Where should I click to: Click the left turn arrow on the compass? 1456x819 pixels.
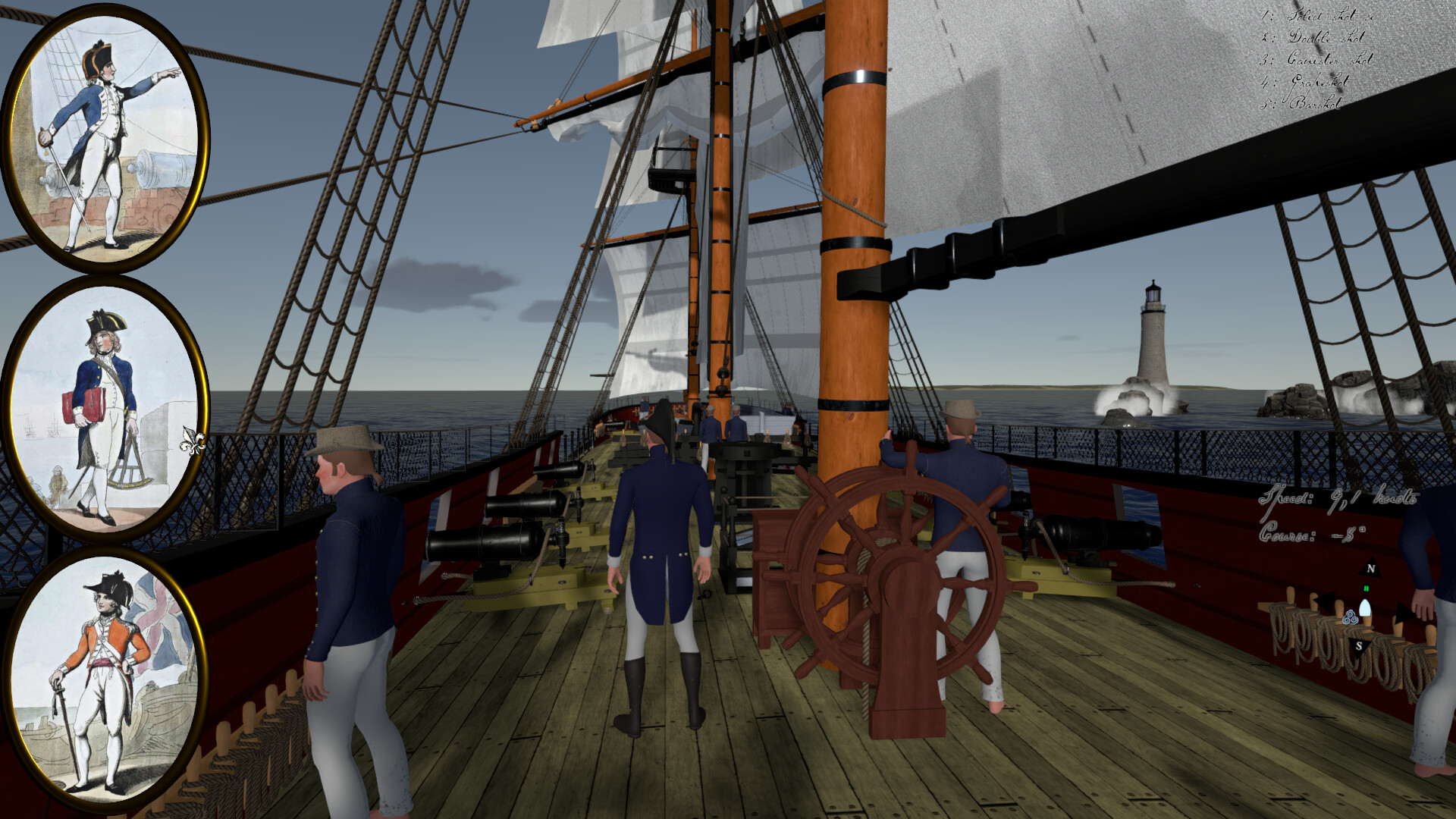pyautogui.click(x=1326, y=601)
